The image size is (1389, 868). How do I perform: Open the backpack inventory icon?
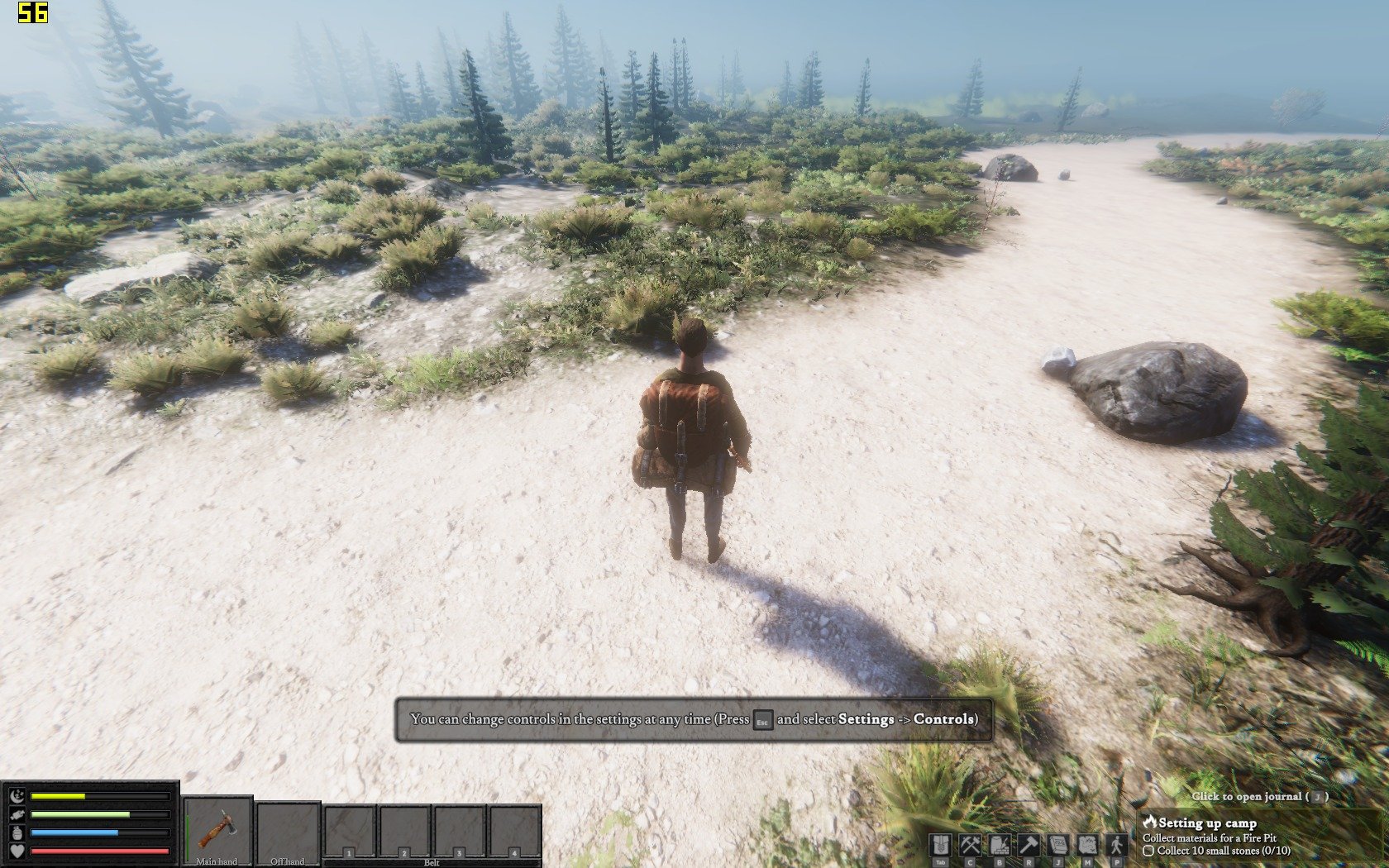(x=940, y=845)
